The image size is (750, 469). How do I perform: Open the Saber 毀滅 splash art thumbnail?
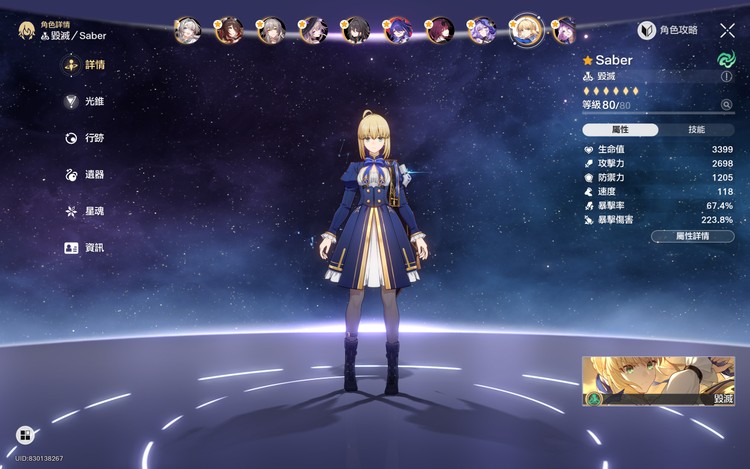658,381
